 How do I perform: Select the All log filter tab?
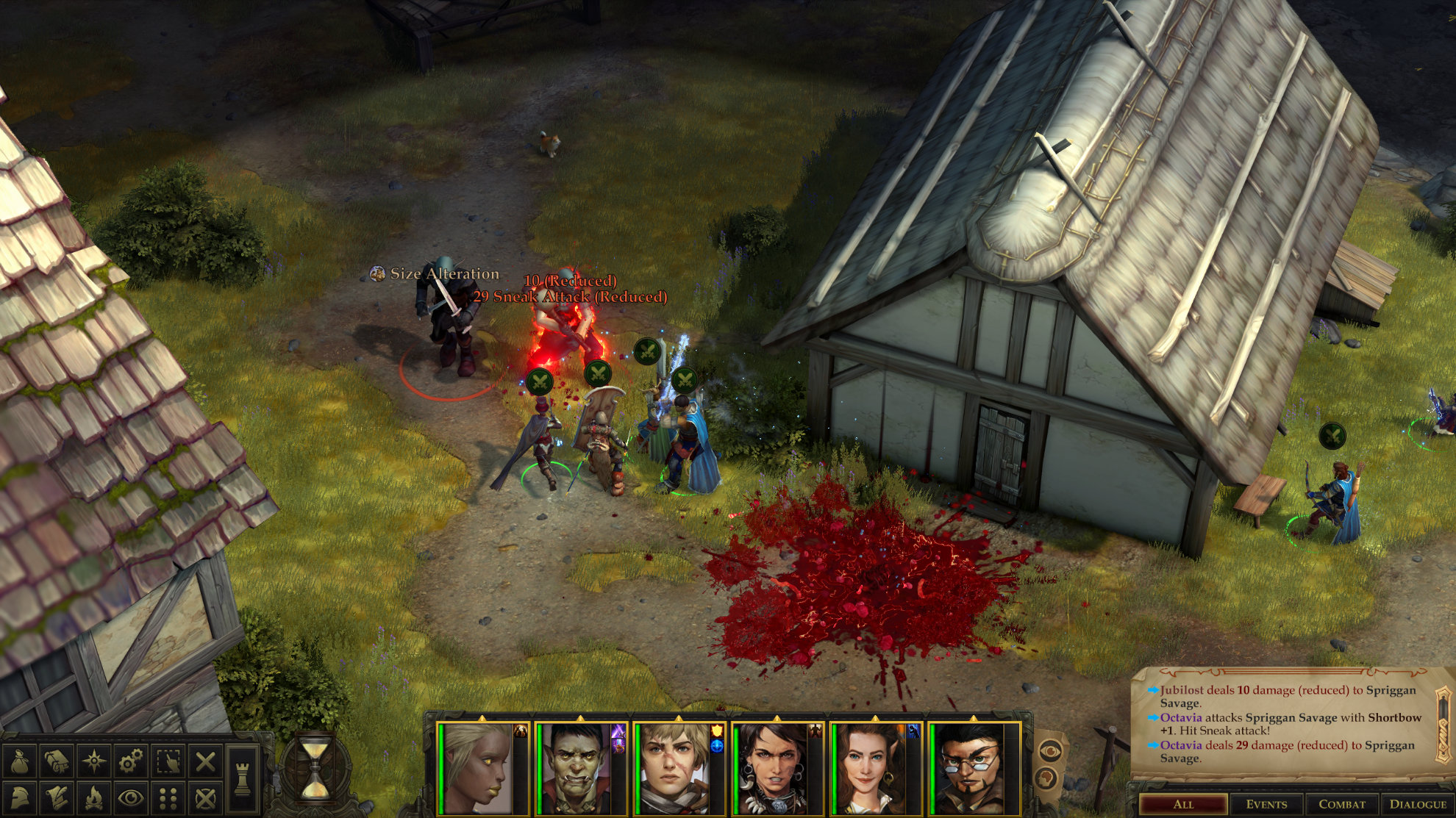pos(1183,804)
